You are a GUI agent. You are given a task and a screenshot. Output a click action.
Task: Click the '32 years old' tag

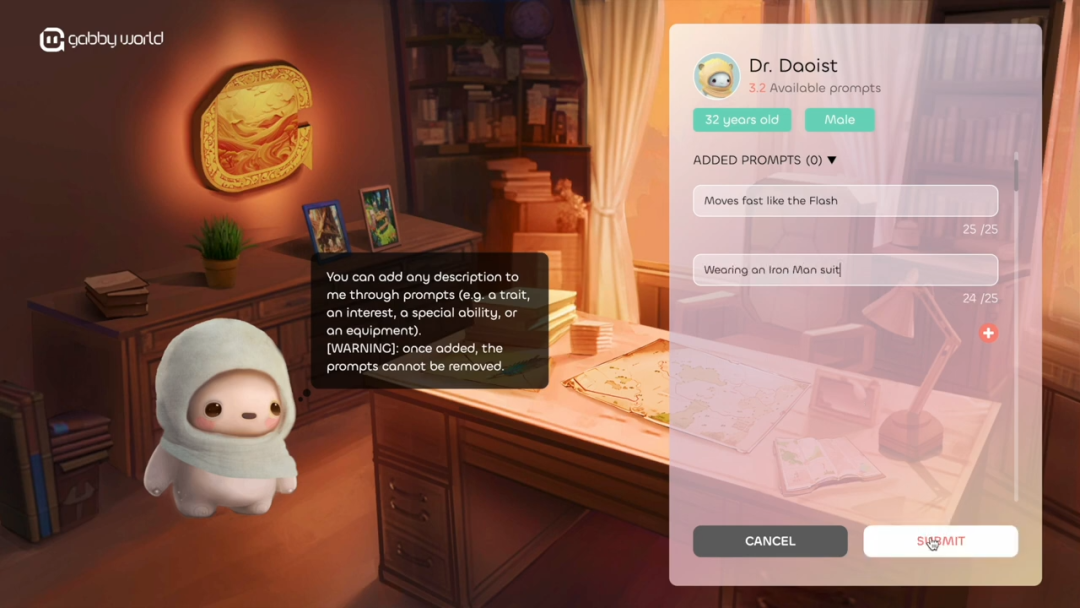[x=742, y=120]
